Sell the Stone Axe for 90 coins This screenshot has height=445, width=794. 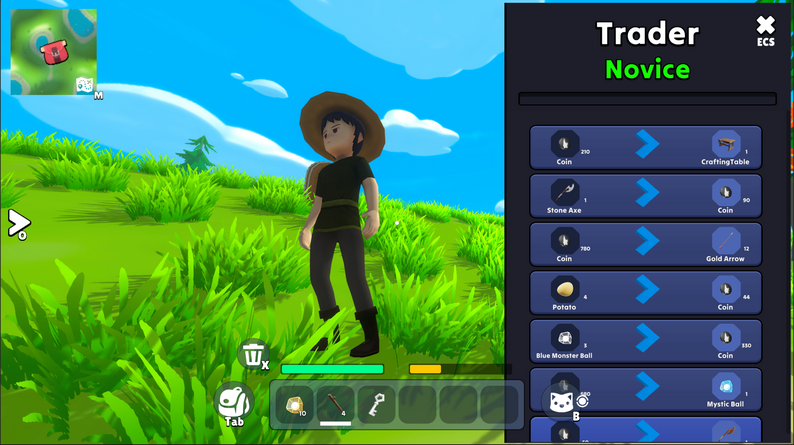645,196
